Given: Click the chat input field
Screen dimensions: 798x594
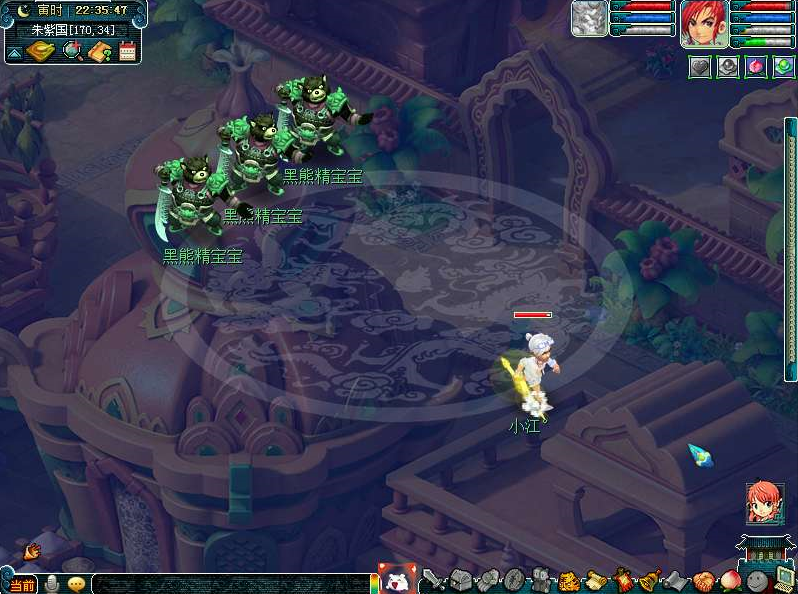Looking at the screenshot, I should point(230,584).
